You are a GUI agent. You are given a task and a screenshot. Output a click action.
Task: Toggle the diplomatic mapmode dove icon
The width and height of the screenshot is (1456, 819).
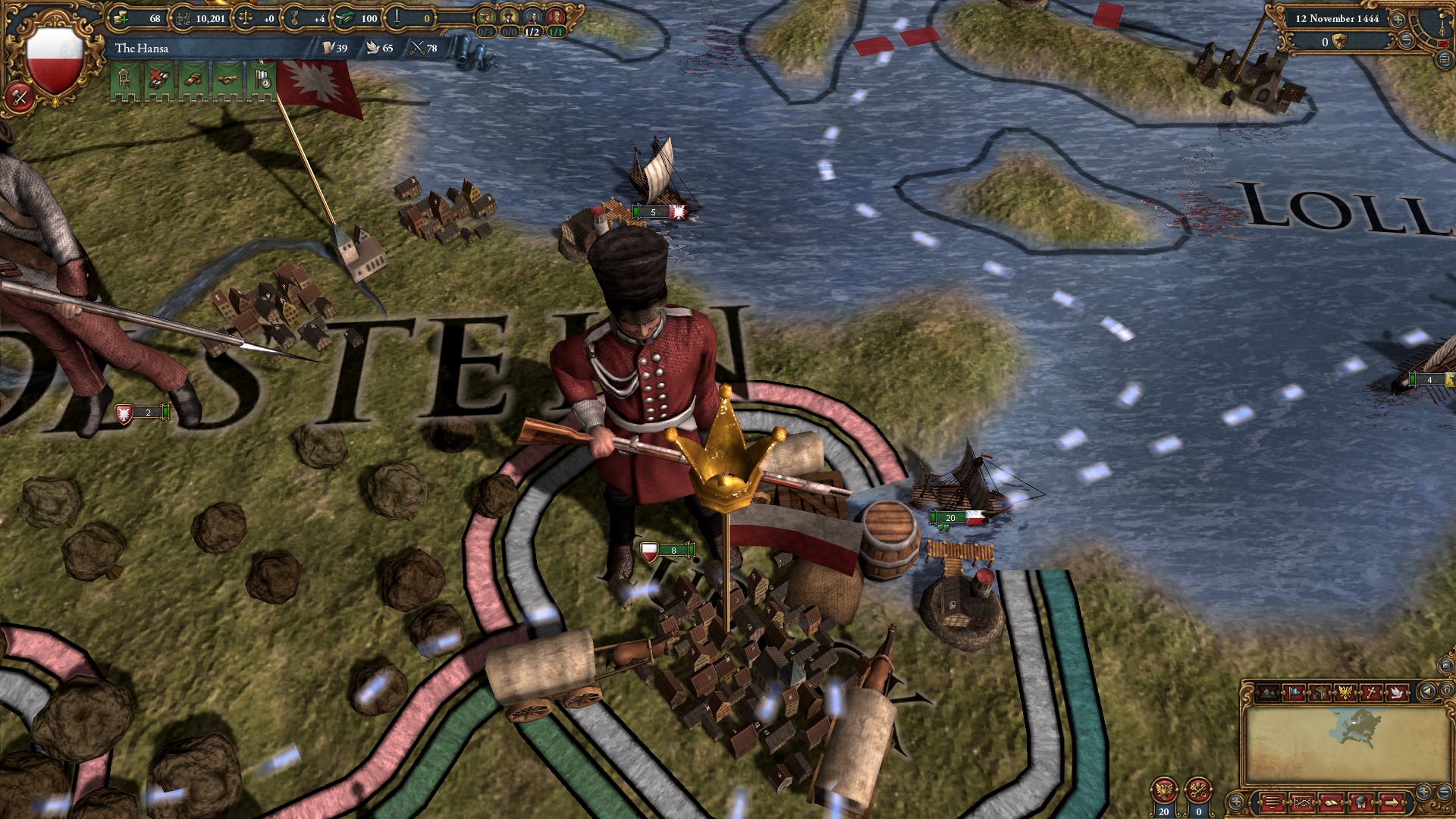point(1398,692)
